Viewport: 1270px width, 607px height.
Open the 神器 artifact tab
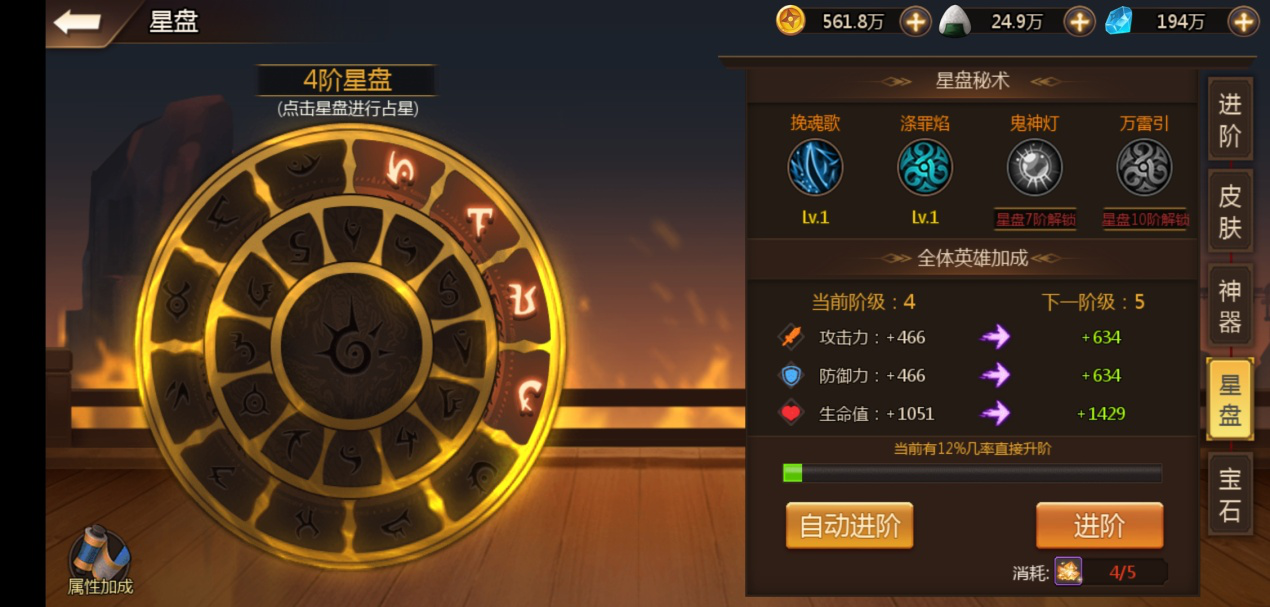(1229, 306)
